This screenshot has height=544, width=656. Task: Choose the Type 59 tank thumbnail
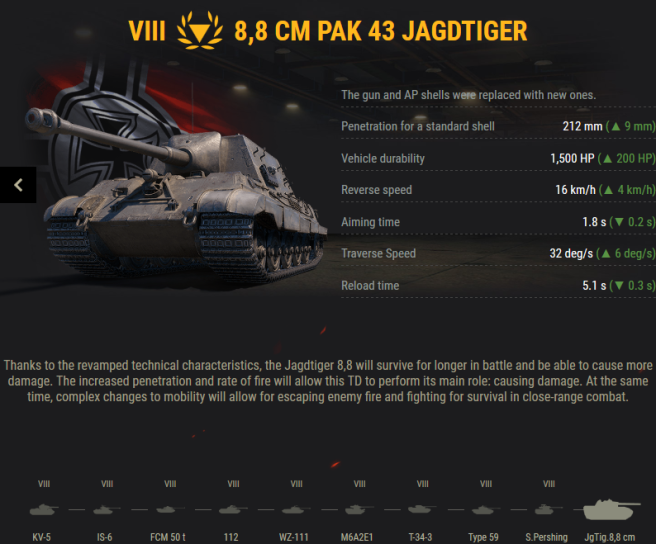point(485,509)
